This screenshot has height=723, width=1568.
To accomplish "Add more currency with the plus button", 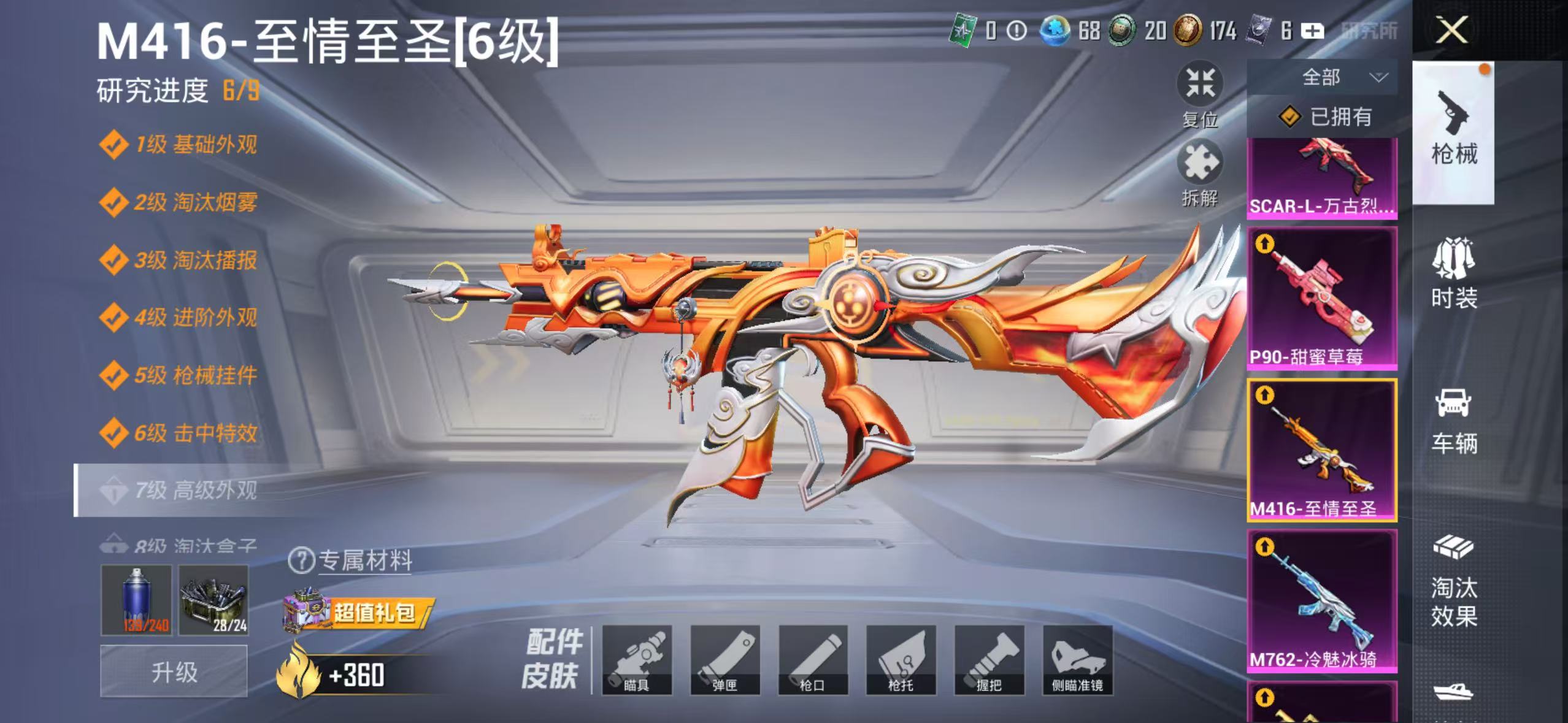I will pos(1312,31).
